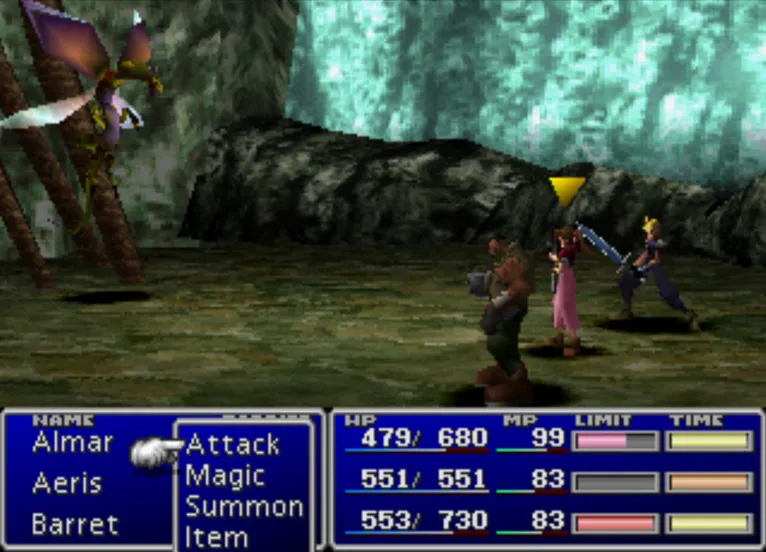The width and height of the screenshot is (766, 552).
Task: Choose the Attack command
Action: pyautogui.click(x=232, y=445)
